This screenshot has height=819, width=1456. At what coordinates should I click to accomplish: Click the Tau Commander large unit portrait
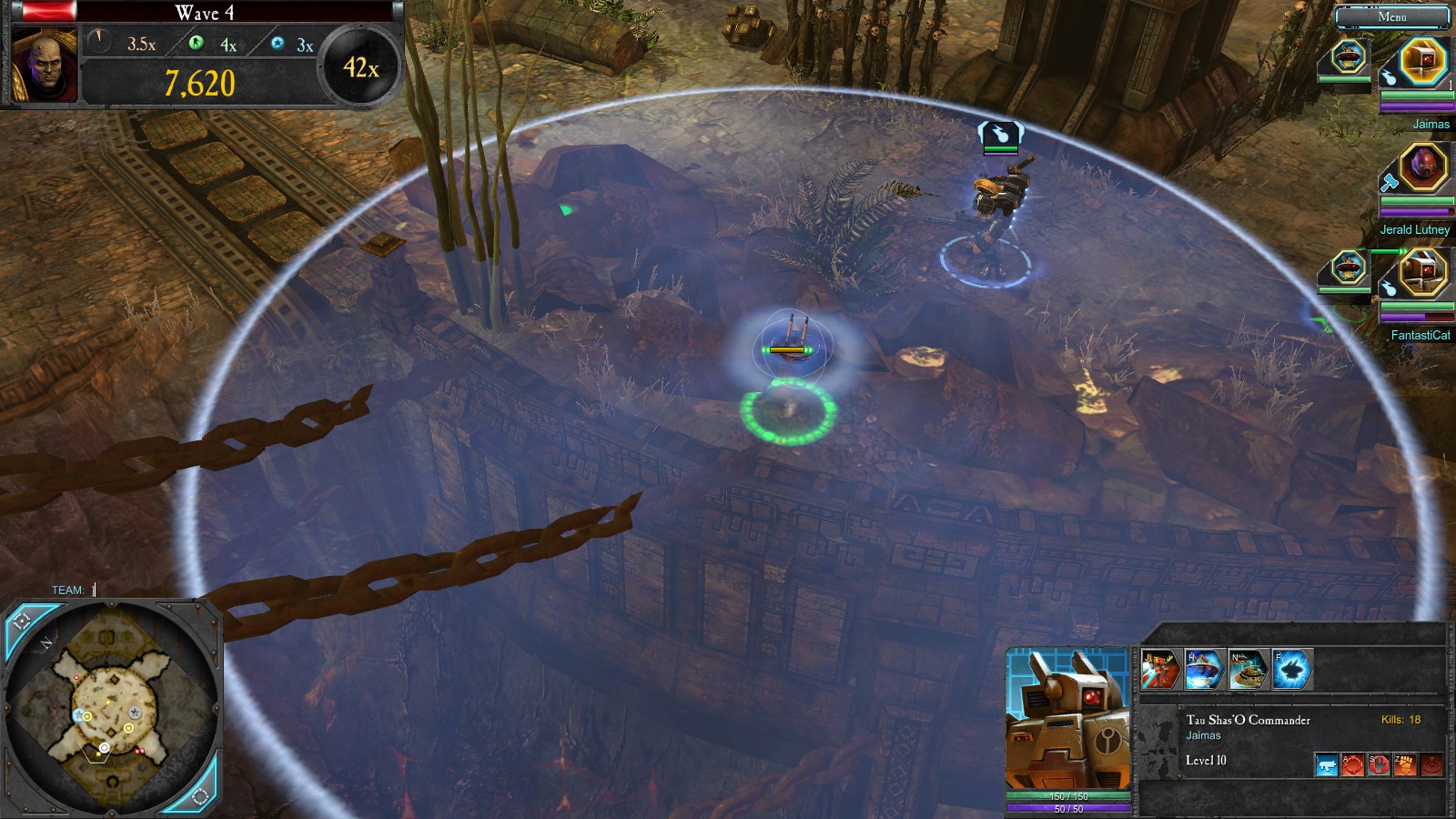[x=1067, y=719]
